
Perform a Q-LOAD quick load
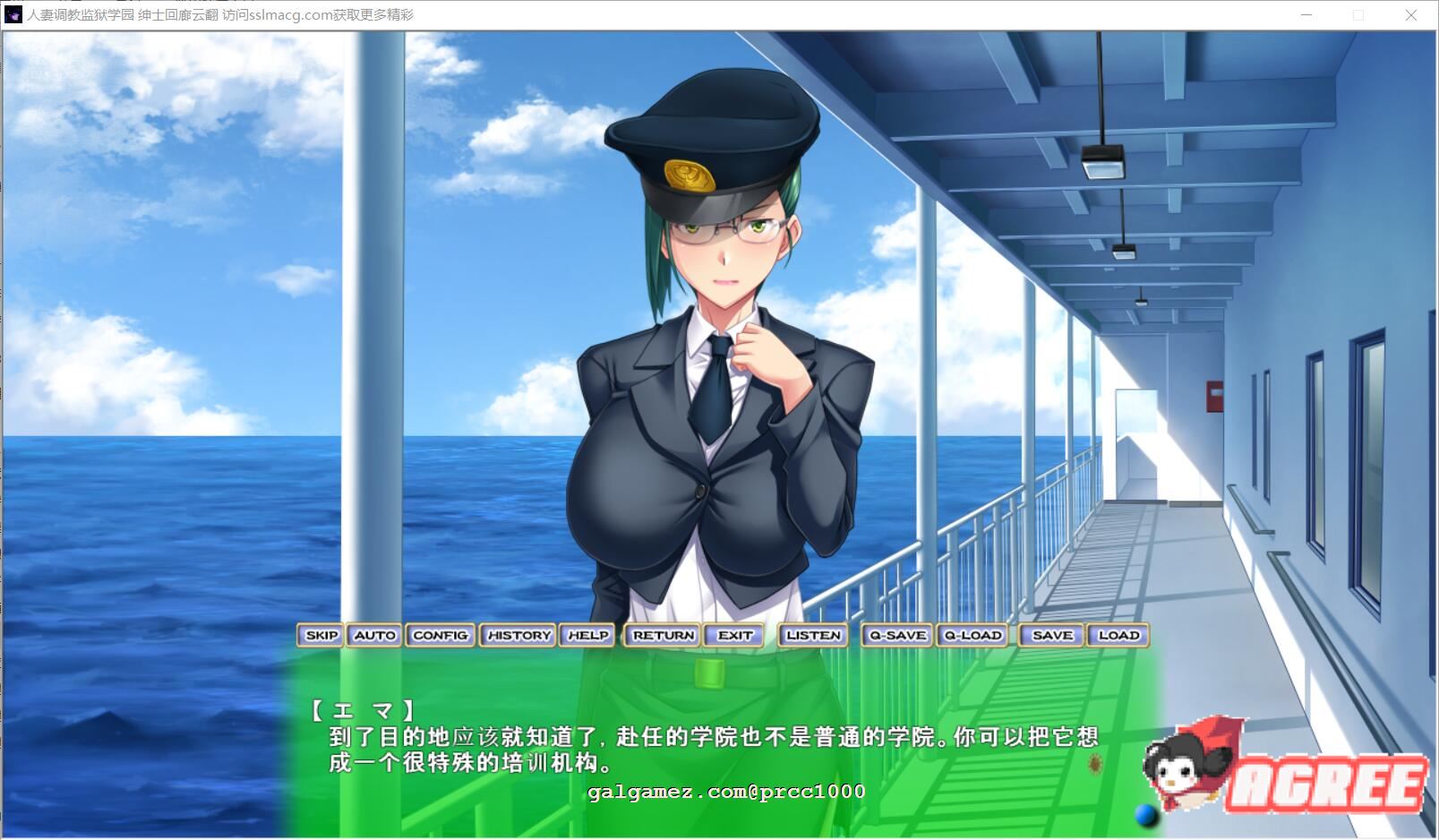[972, 635]
